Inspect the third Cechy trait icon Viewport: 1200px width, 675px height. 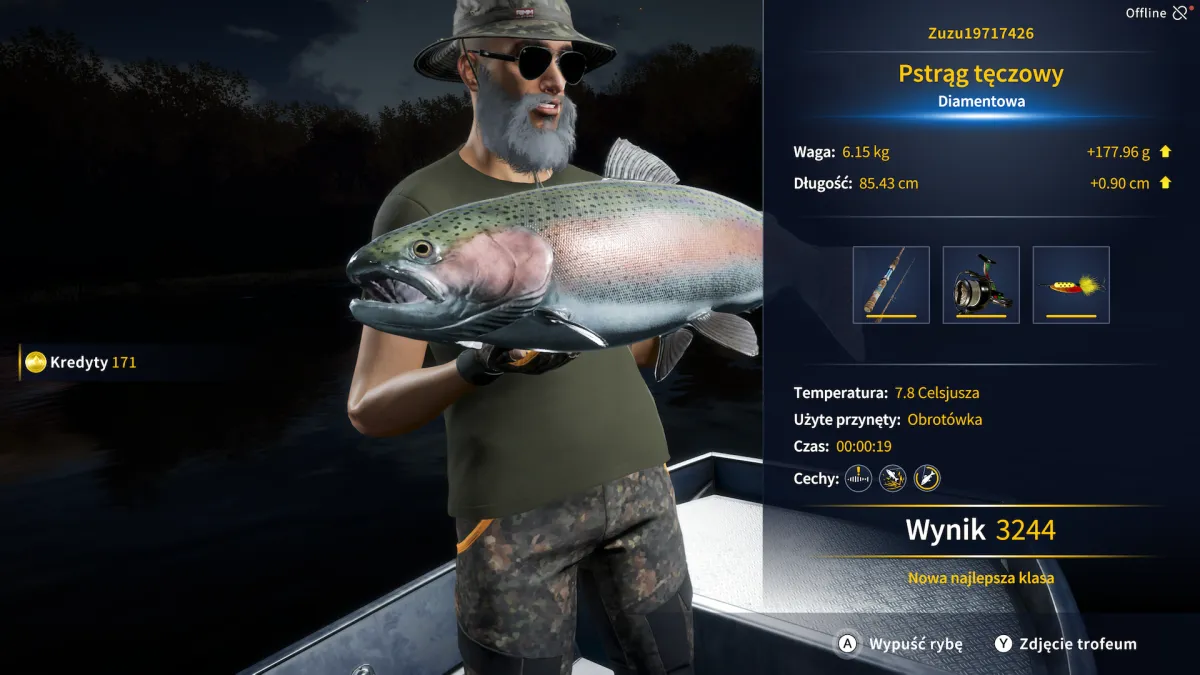[927, 478]
